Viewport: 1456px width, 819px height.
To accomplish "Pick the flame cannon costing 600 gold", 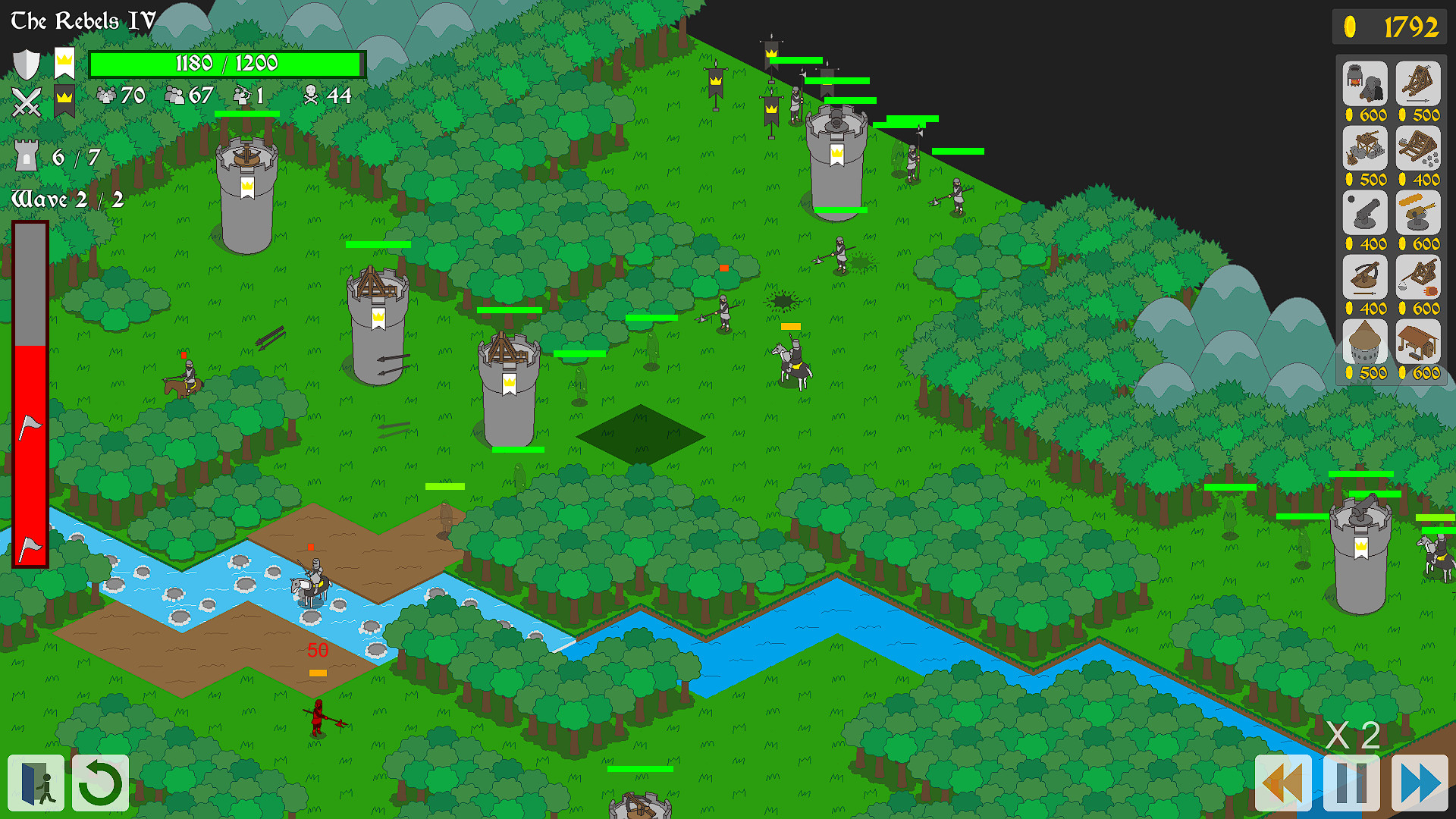I will 1420,213.
